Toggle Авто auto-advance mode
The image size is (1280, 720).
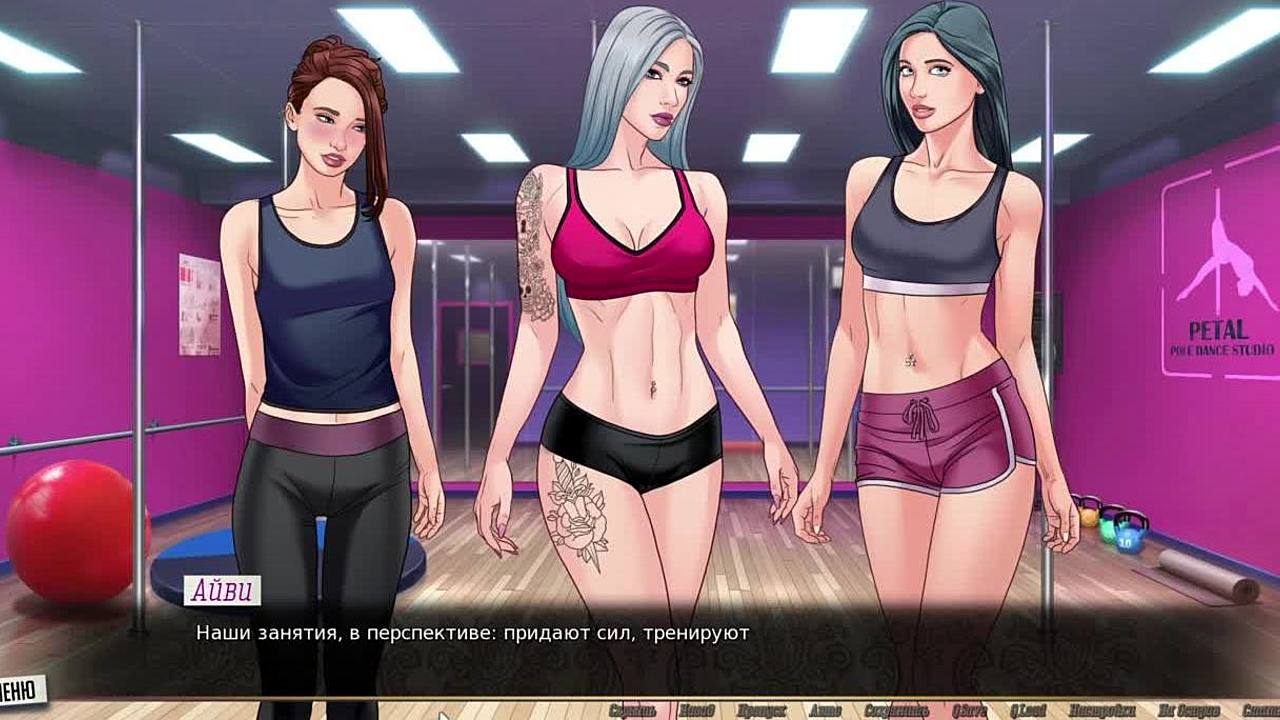(825, 710)
